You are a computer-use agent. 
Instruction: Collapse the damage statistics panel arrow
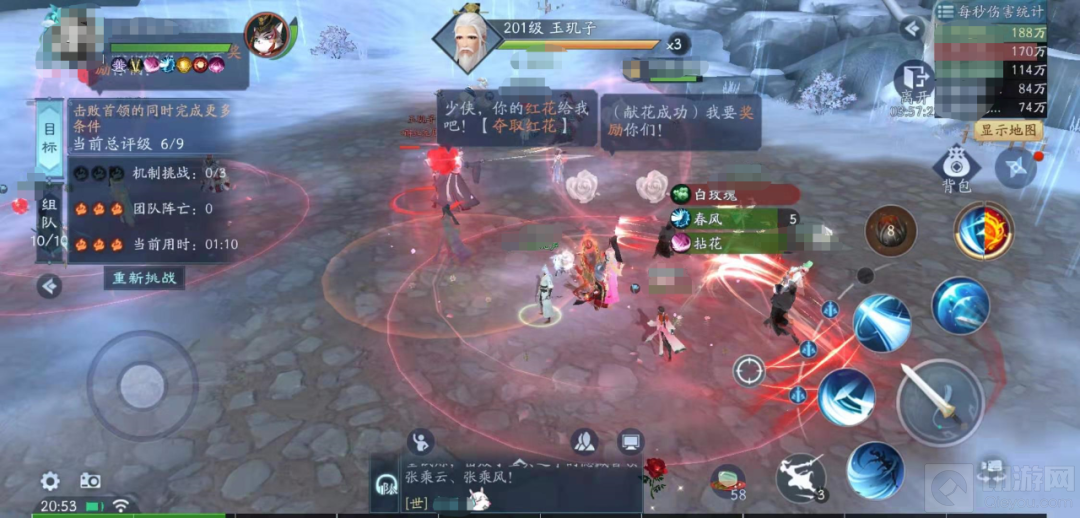pos(910,28)
